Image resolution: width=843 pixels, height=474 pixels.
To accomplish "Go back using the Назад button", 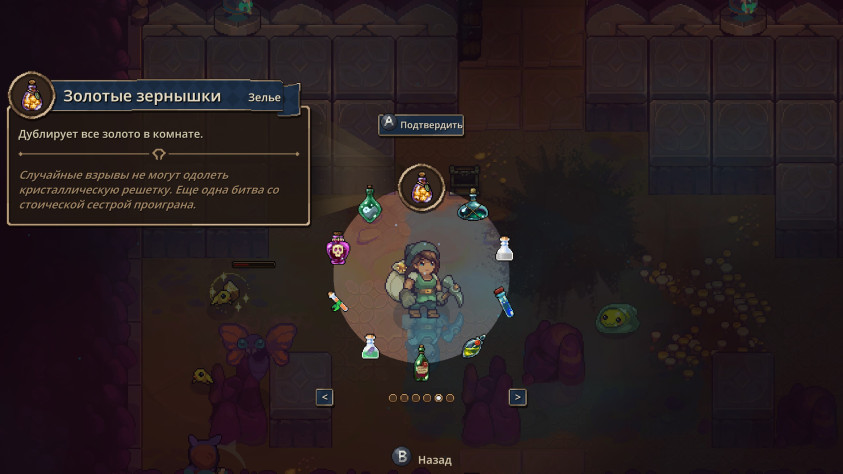I will pyautogui.click(x=422, y=459).
